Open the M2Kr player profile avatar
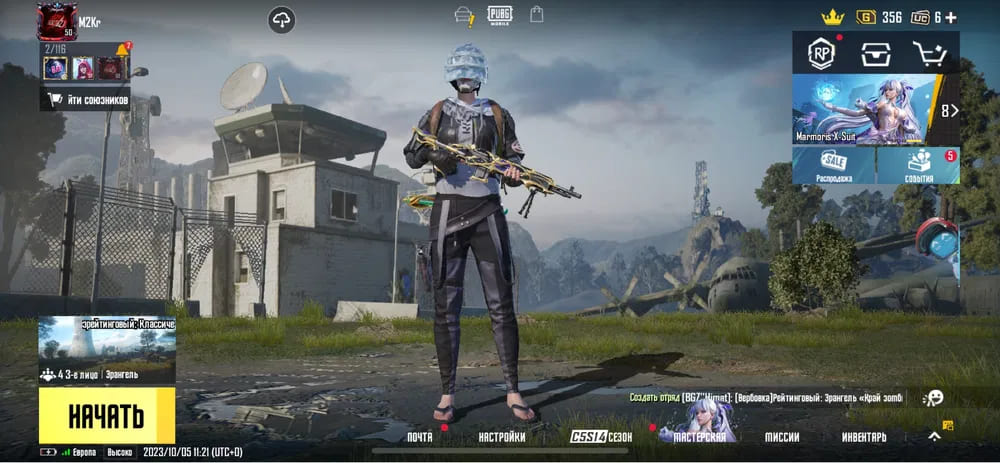The image size is (1000, 463). click(57, 21)
